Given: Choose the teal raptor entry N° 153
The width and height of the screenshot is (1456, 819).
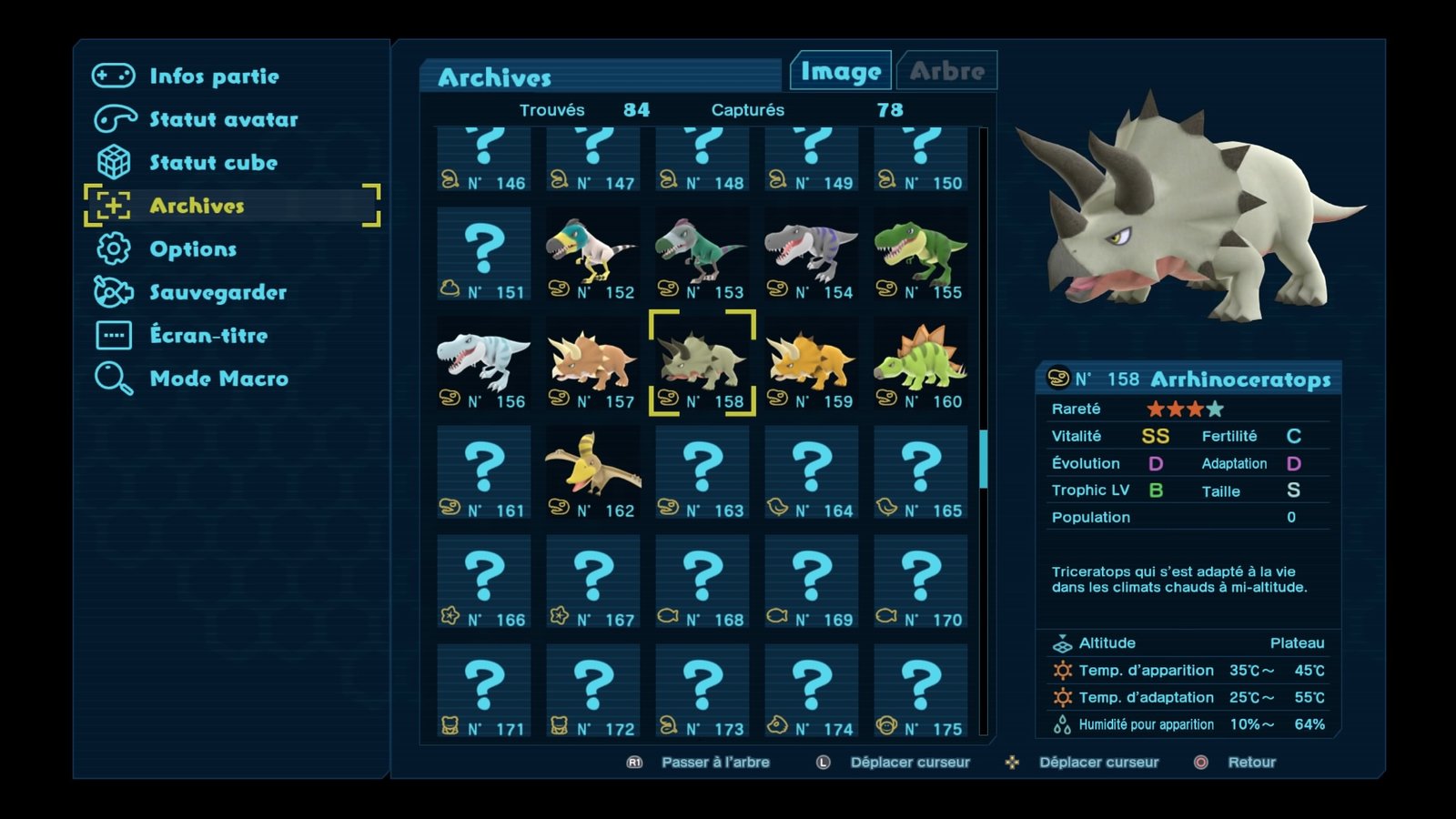Looking at the screenshot, I should pos(702,255).
